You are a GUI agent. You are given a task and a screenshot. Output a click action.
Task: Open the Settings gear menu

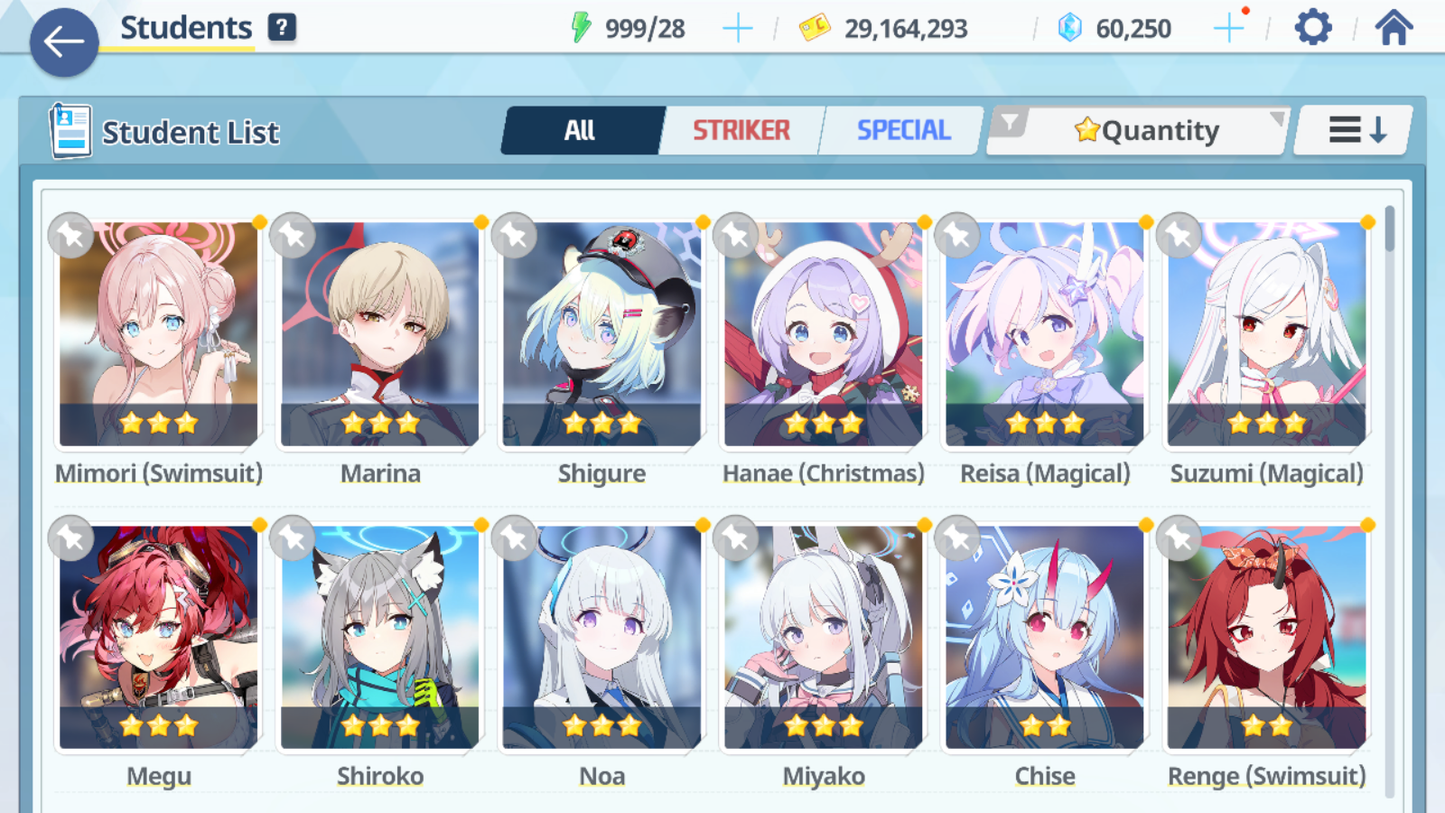point(1311,27)
